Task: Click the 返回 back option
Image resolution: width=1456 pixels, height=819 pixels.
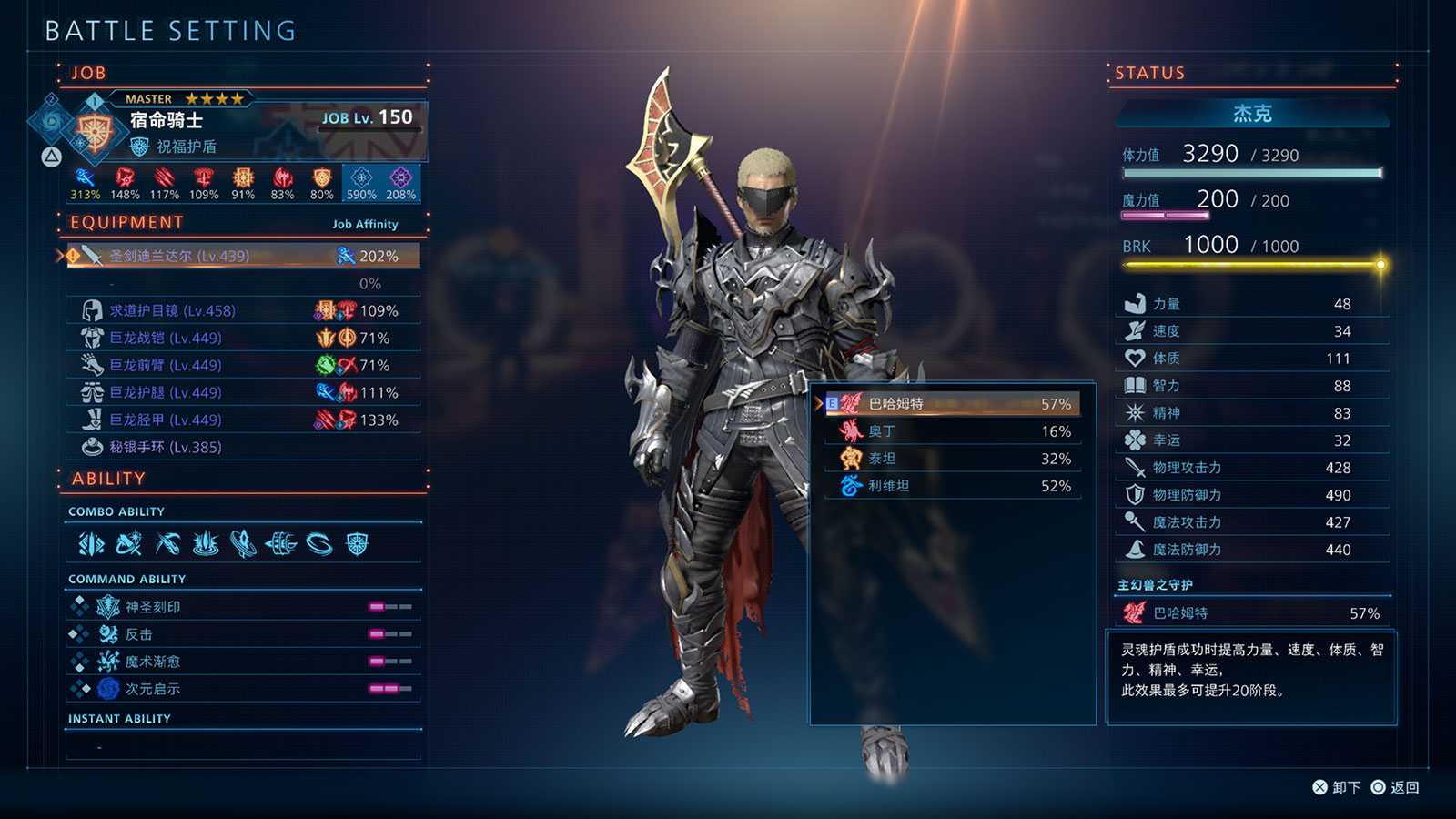Action: pos(1397,787)
